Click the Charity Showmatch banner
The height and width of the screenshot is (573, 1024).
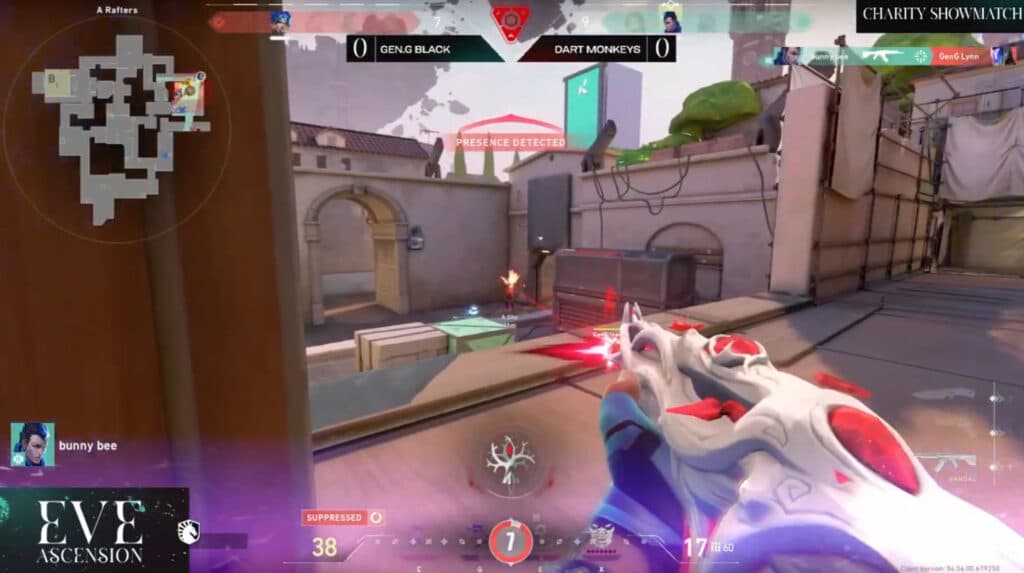(939, 14)
